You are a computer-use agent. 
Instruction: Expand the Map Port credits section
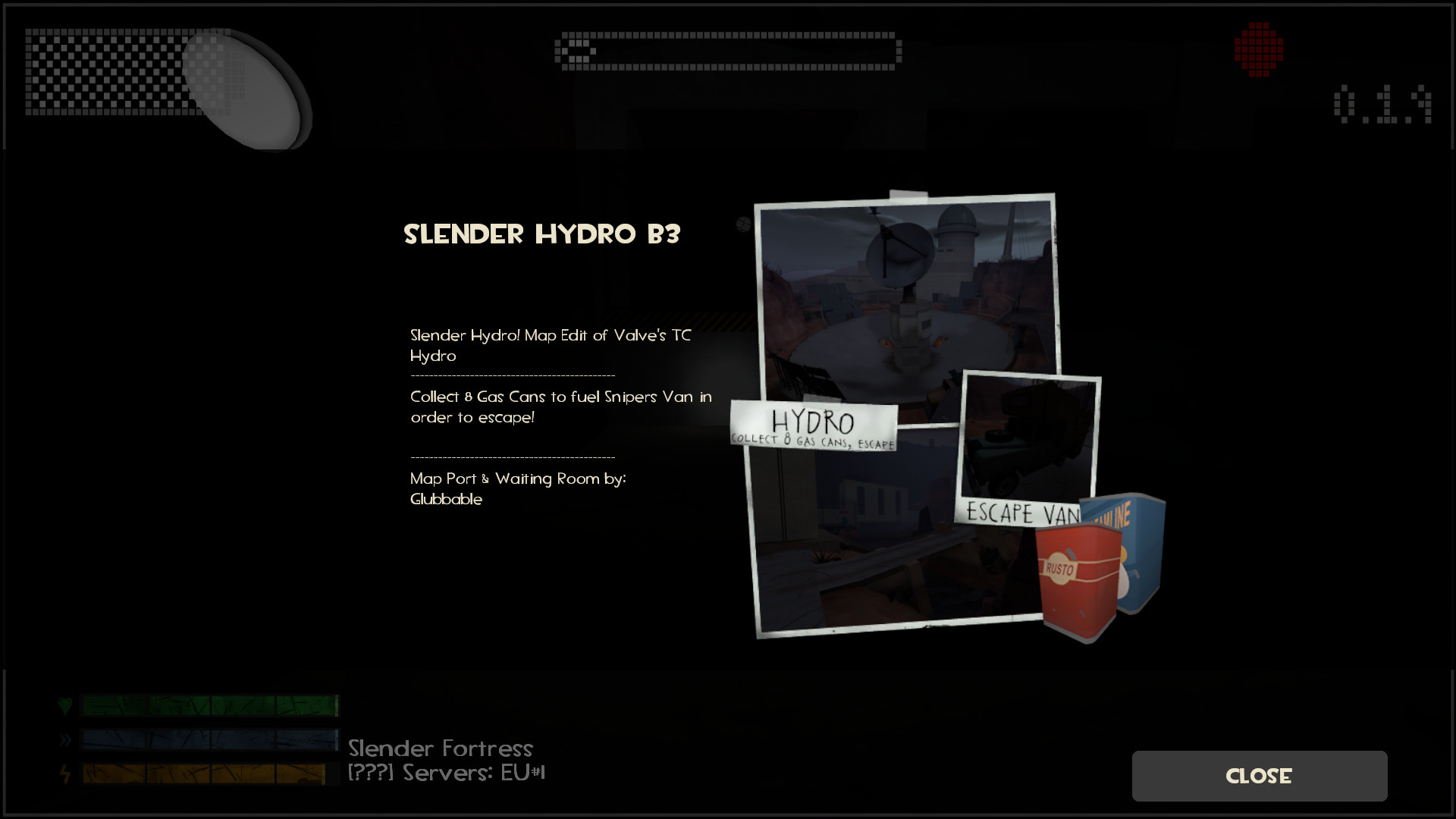518,479
